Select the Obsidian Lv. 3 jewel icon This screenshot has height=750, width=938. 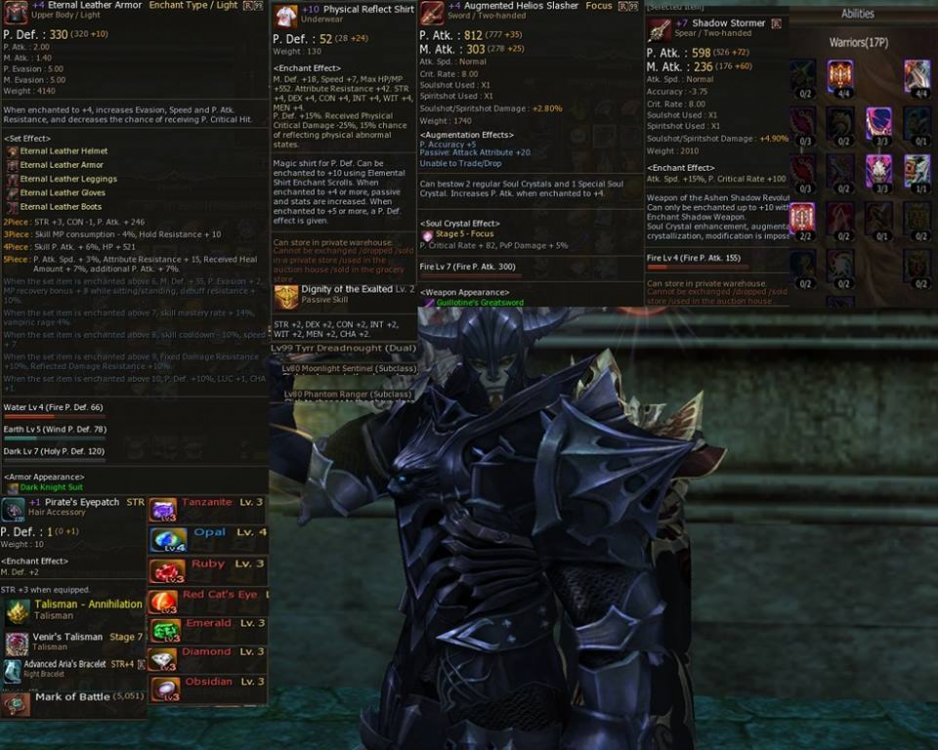coord(163,688)
